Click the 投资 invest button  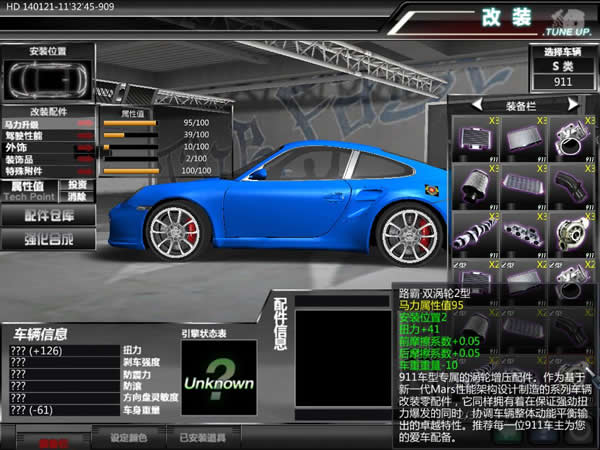[x=77, y=184]
